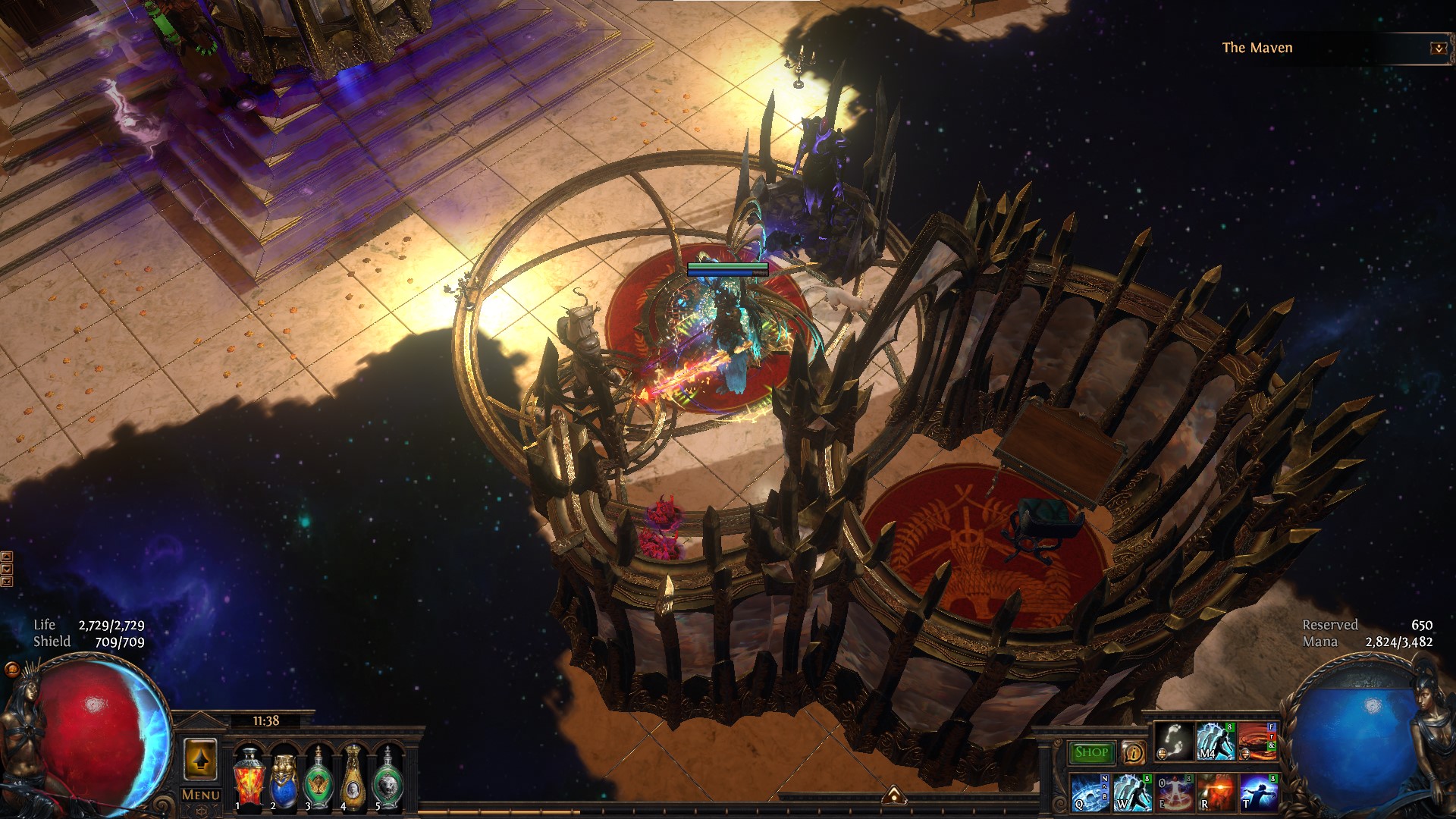Use the red-orange flask in slot 1
The height and width of the screenshot is (819, 1456).
[248, 777]
